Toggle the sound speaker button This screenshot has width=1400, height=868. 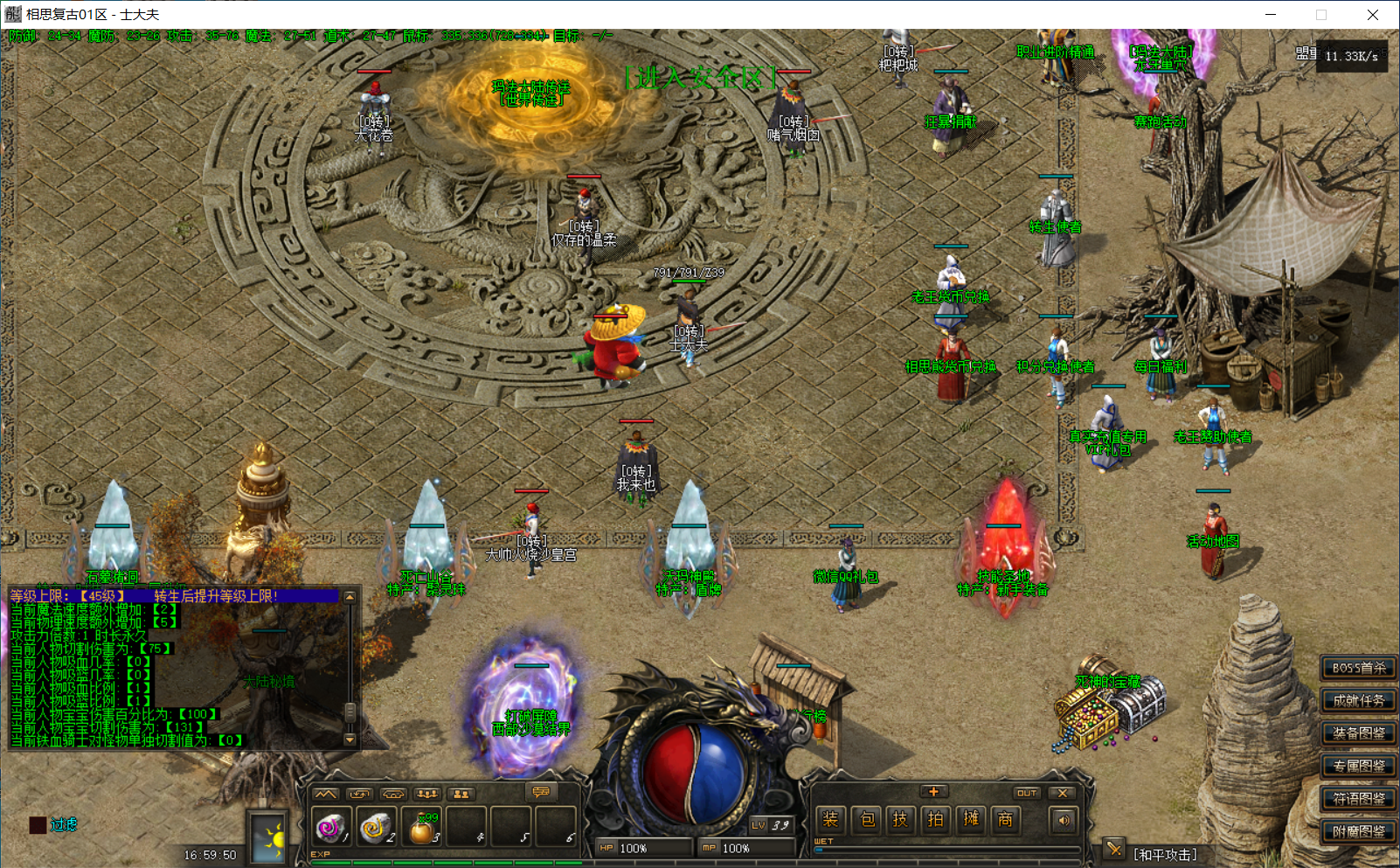pyautogui.click(x=1064, y=820)
